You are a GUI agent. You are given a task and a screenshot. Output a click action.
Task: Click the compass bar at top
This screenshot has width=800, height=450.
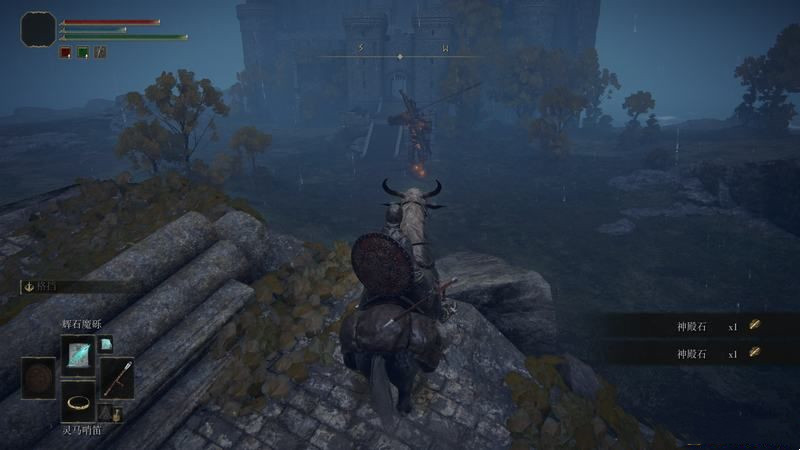[400, 54]
